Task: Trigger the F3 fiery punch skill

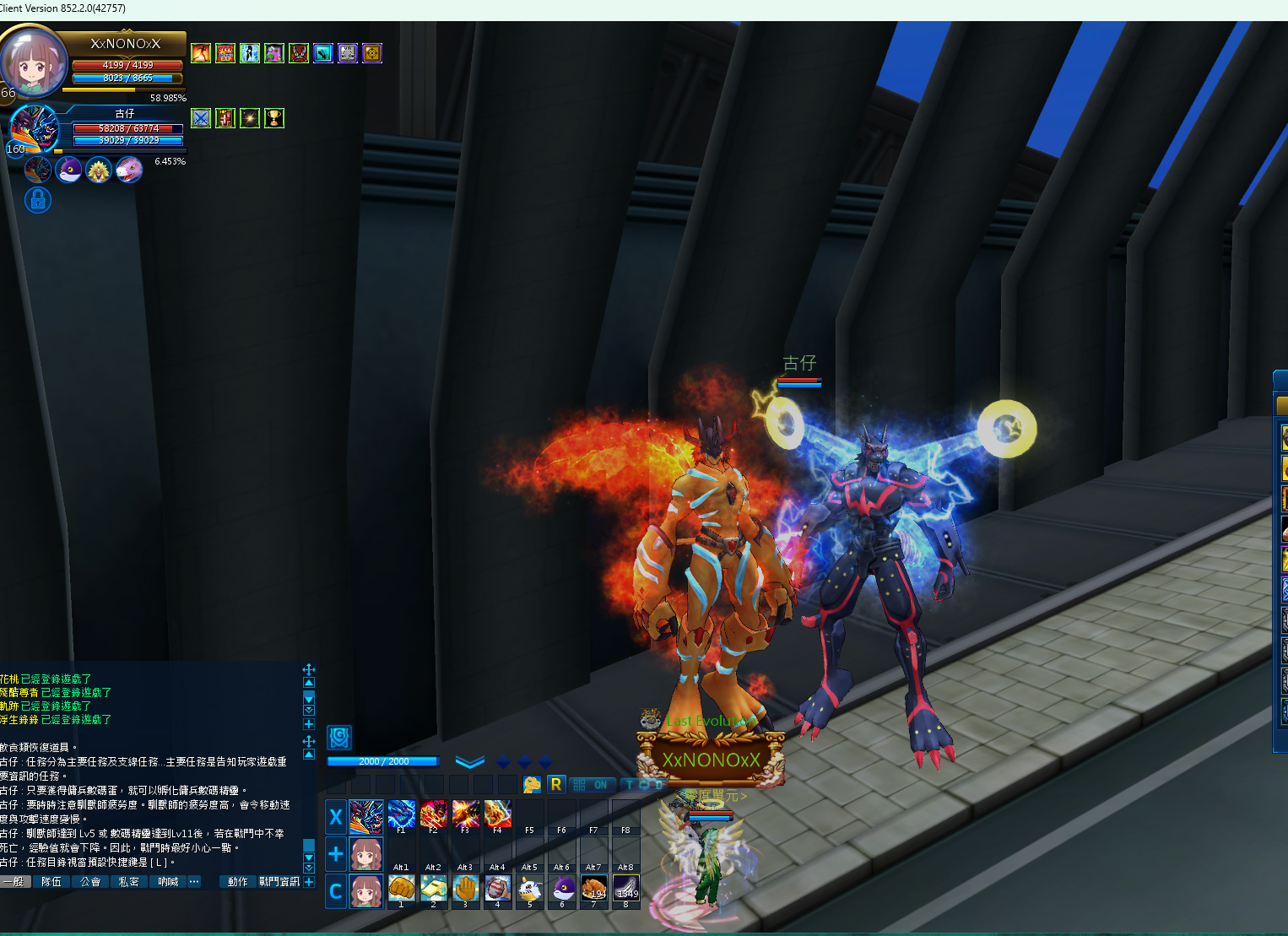Action: click(x=465, y=814)
